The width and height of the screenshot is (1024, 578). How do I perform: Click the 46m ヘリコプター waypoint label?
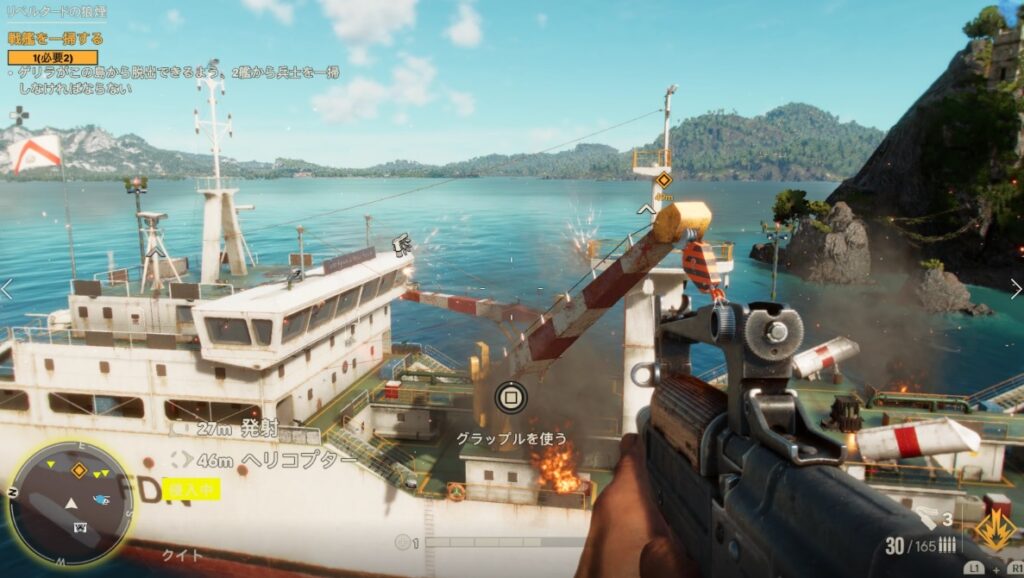click(265, 460)
